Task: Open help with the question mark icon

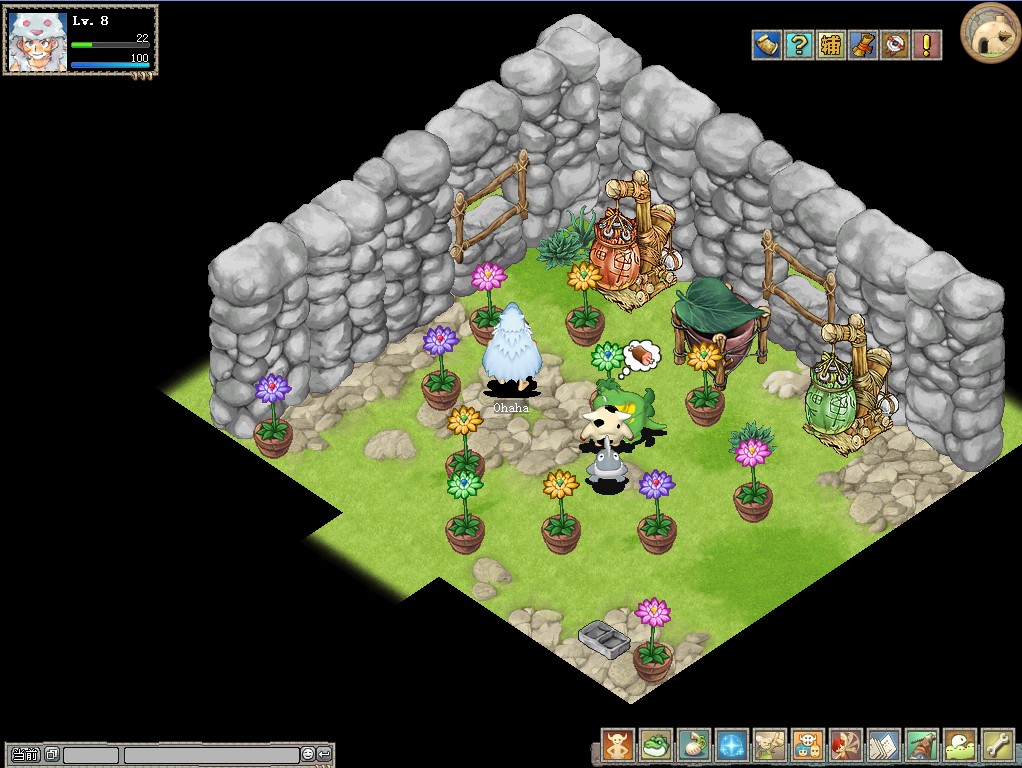Action: pos(799,45)
